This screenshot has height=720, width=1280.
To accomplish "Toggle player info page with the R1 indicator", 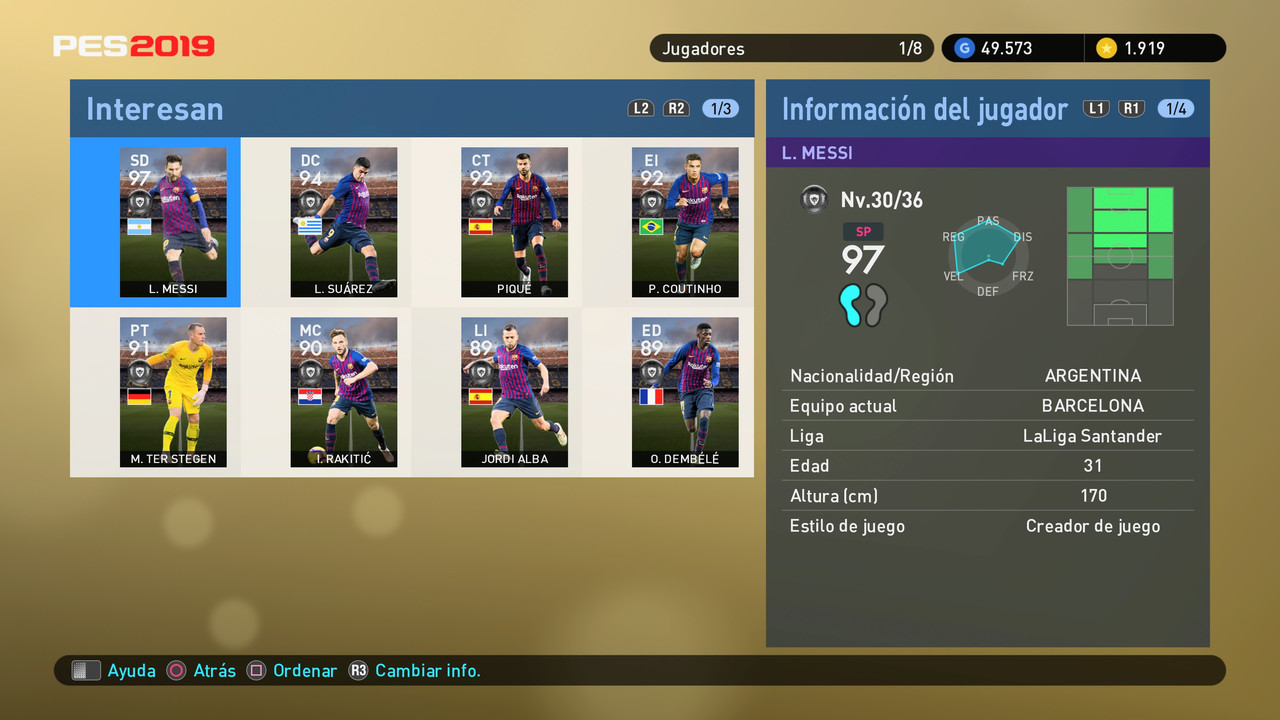I will [1131, 108].
